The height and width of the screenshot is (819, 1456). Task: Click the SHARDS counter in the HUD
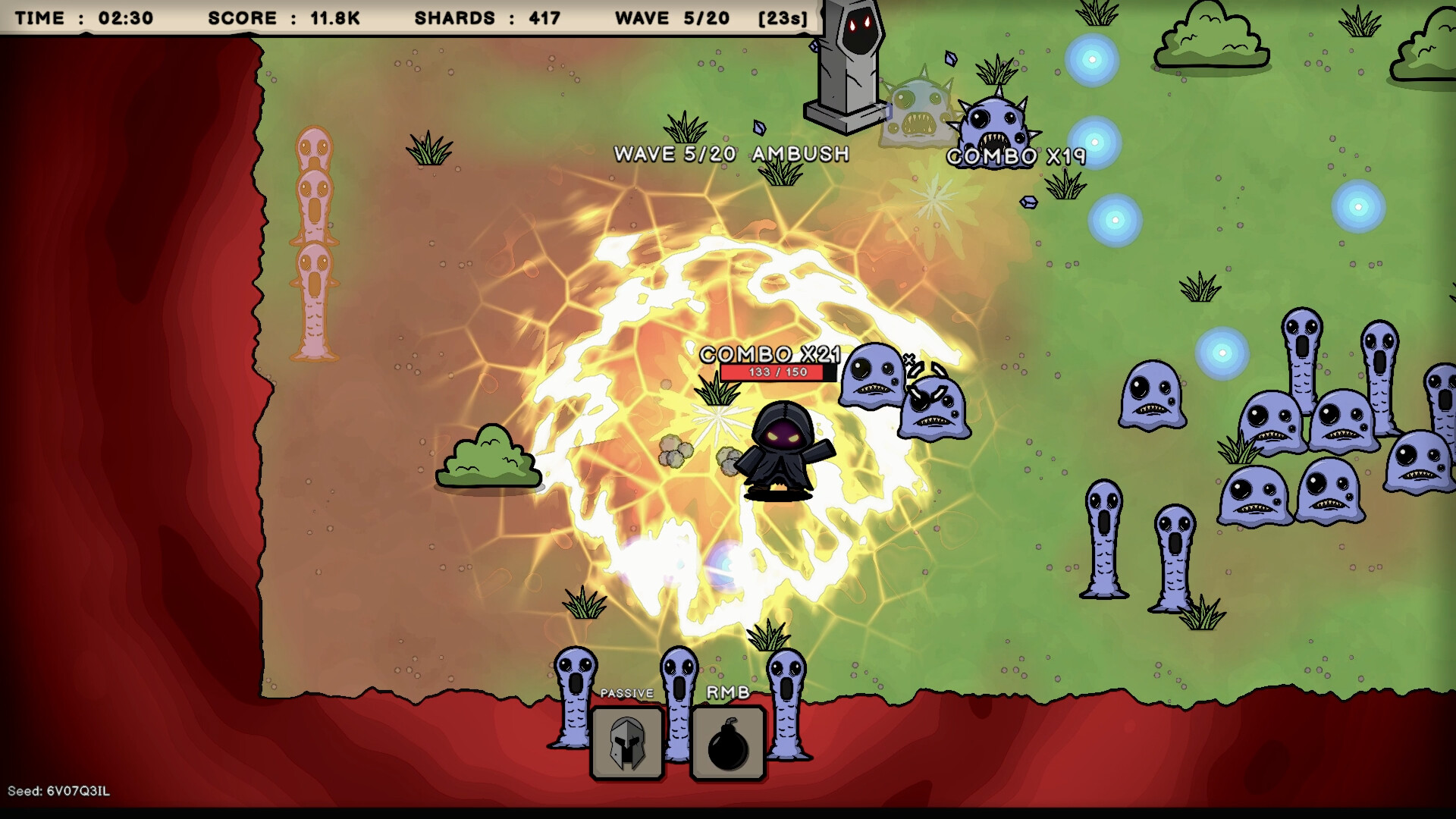click(x=486, y=18)
